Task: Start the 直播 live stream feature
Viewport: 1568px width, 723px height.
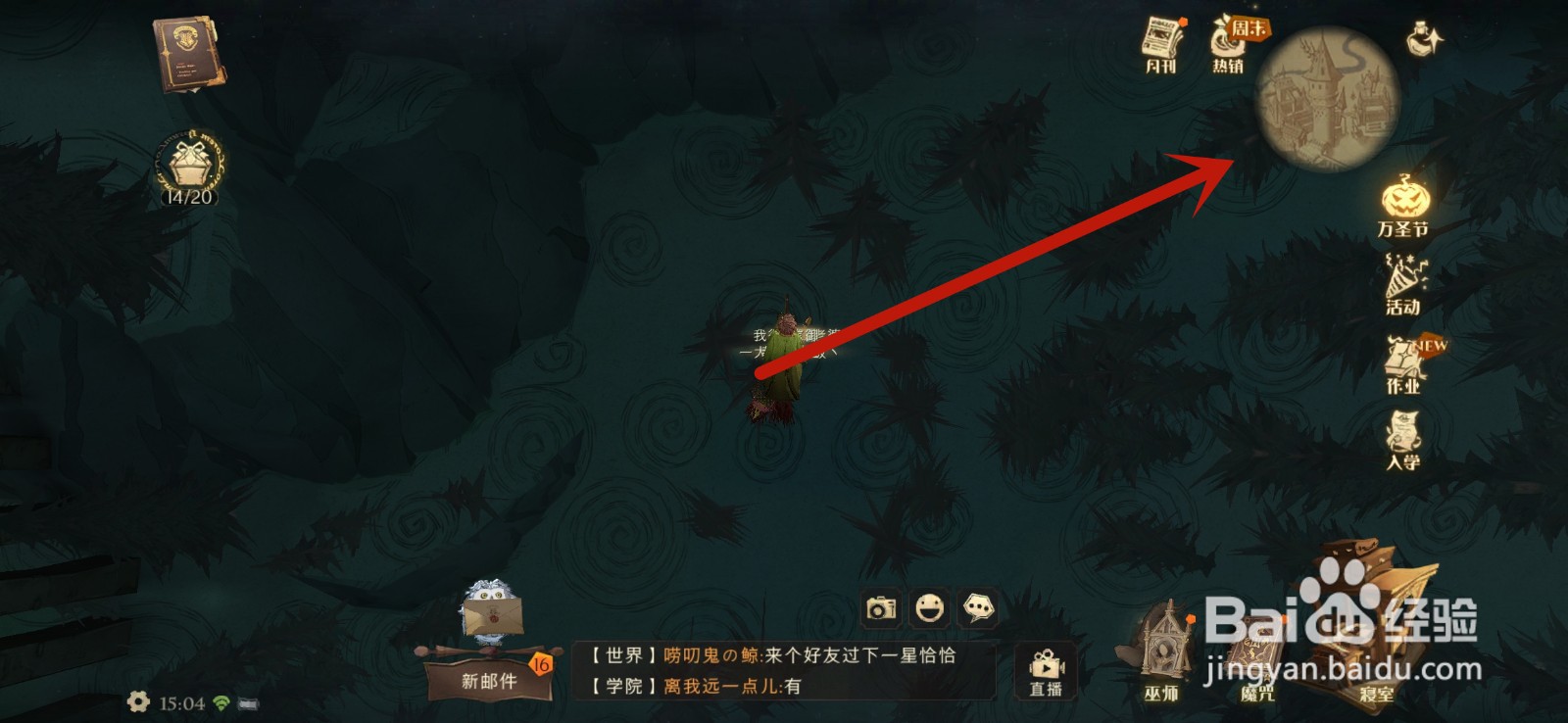Action: 1045,671
